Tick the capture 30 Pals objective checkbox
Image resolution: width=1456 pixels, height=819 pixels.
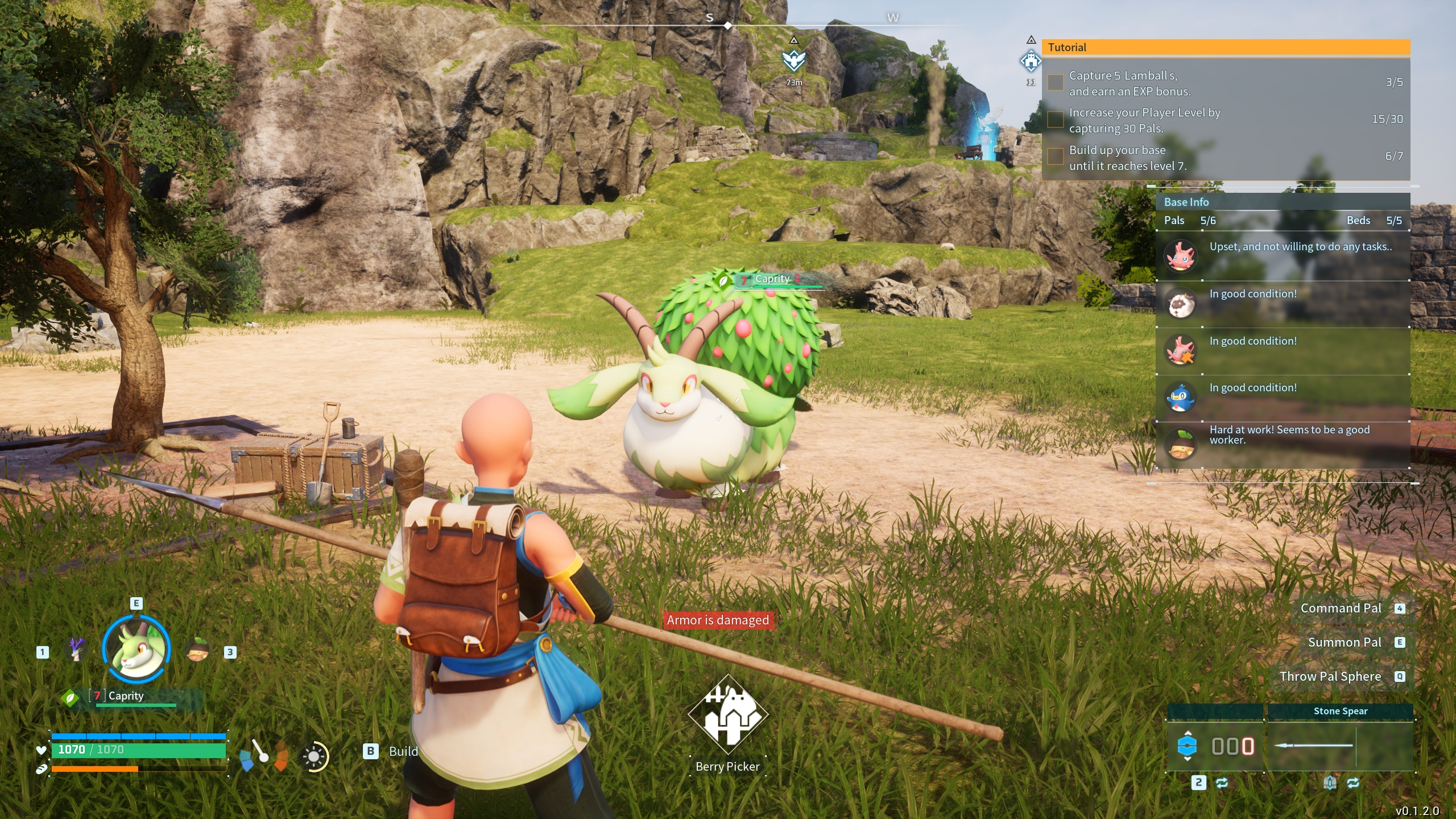click(x=1056, y=119)
